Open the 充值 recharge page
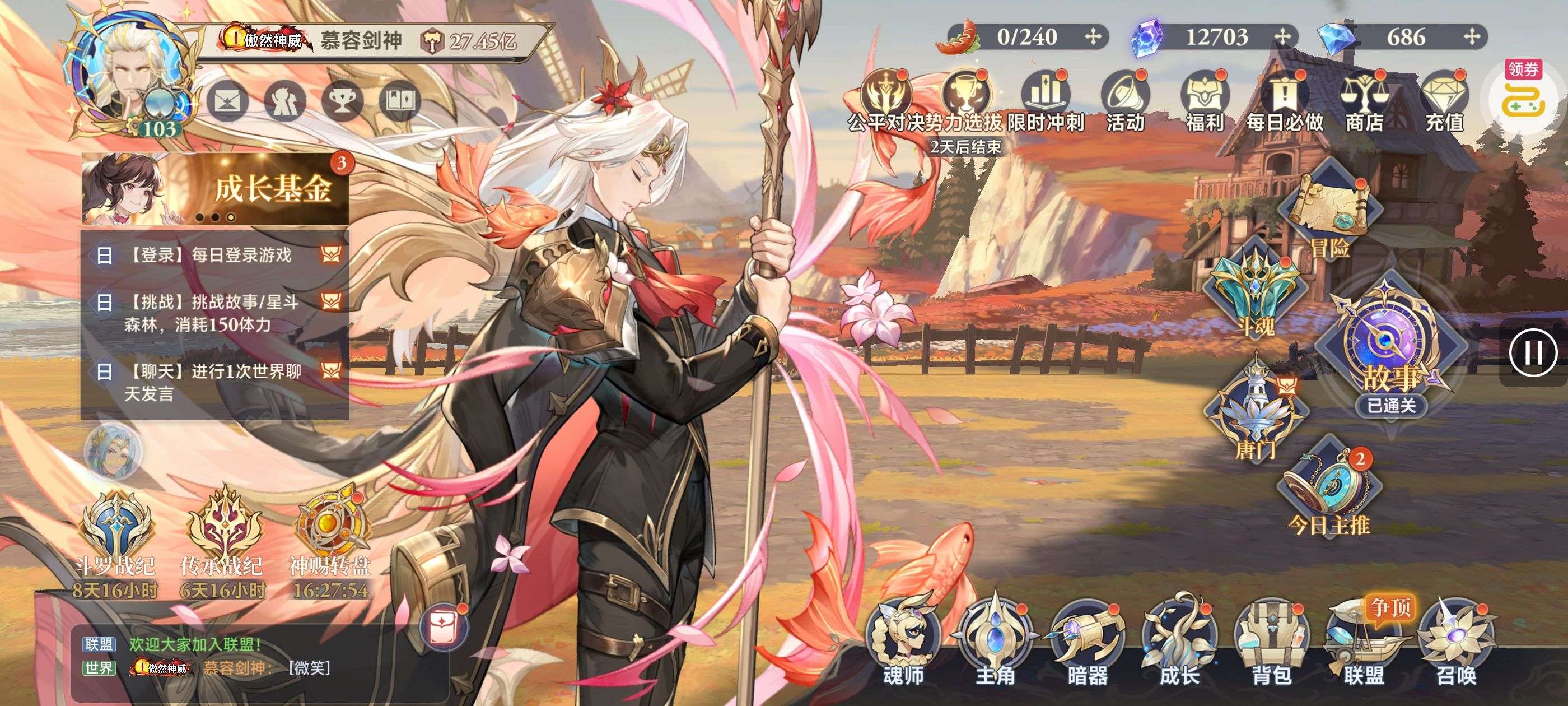This screenshot has width=1568, height=706. (x=1444, y=100)
